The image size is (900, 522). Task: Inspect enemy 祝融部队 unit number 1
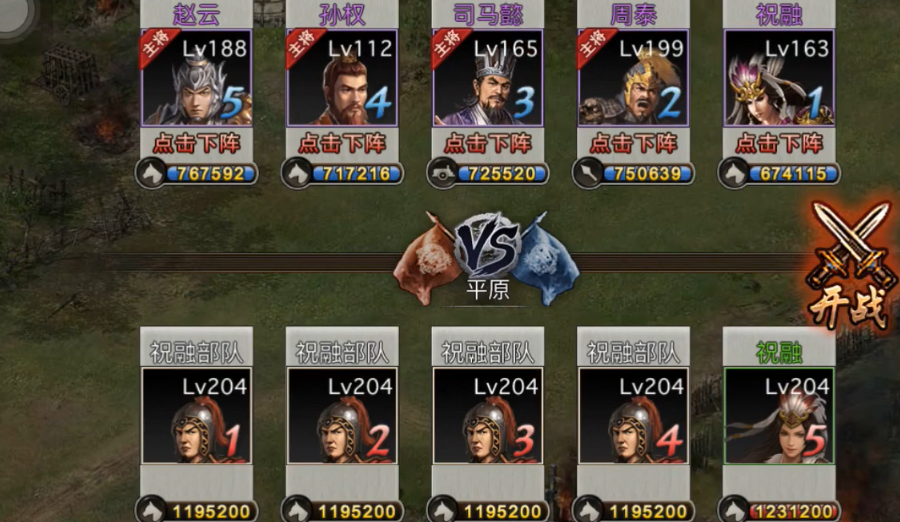[x=196, y=416]
